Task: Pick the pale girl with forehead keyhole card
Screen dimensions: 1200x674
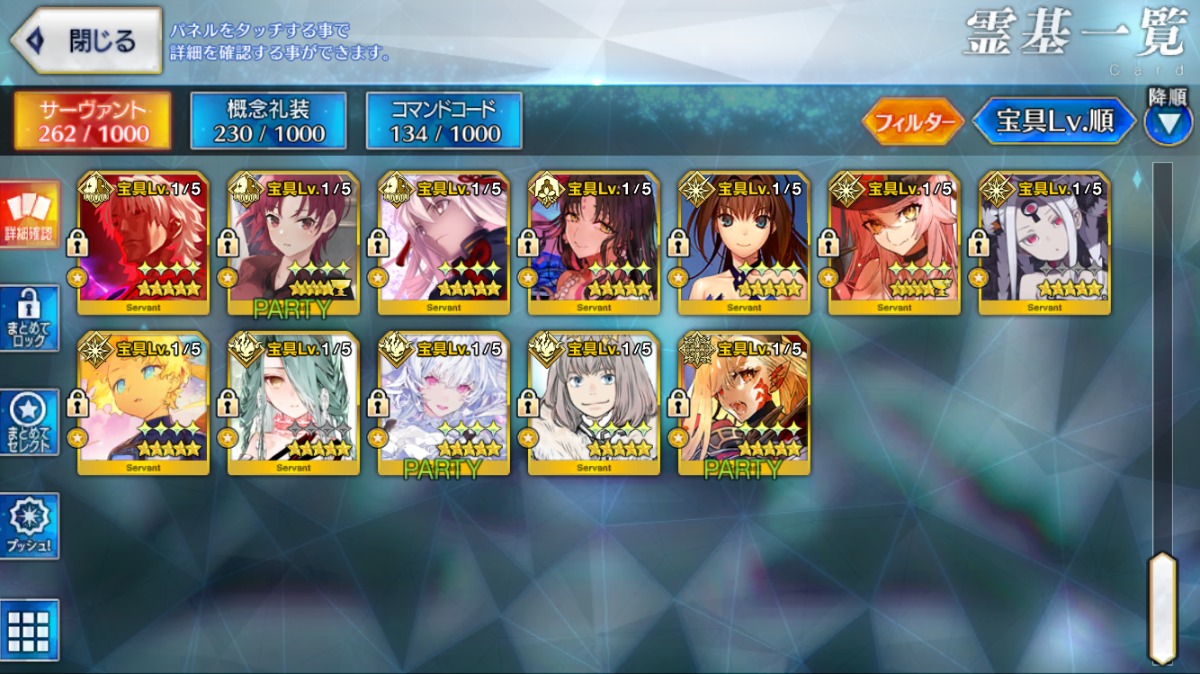Action: click(1043, 243)
